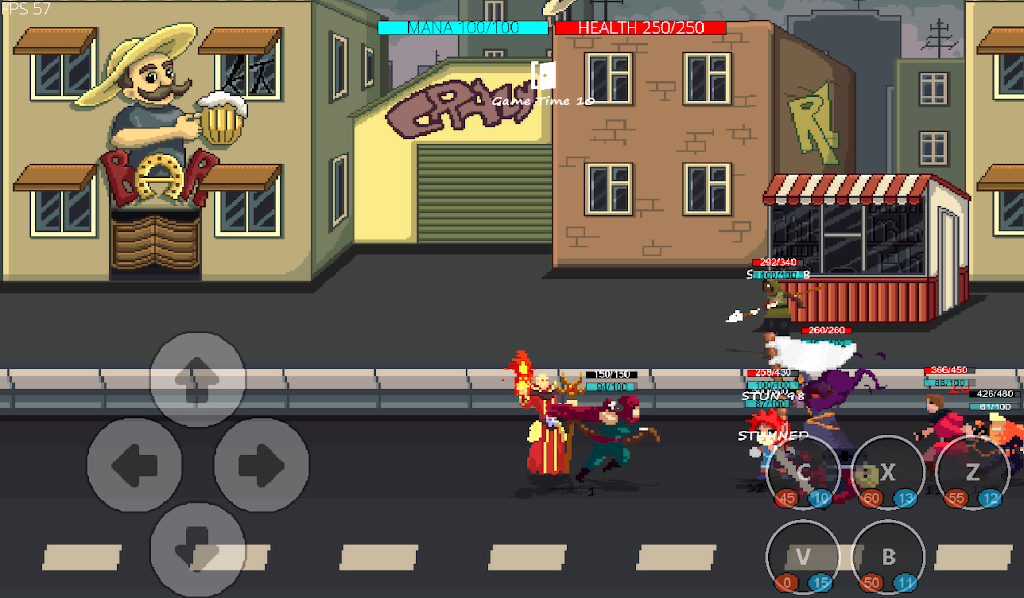Activate the C skill button

[803, 472]
